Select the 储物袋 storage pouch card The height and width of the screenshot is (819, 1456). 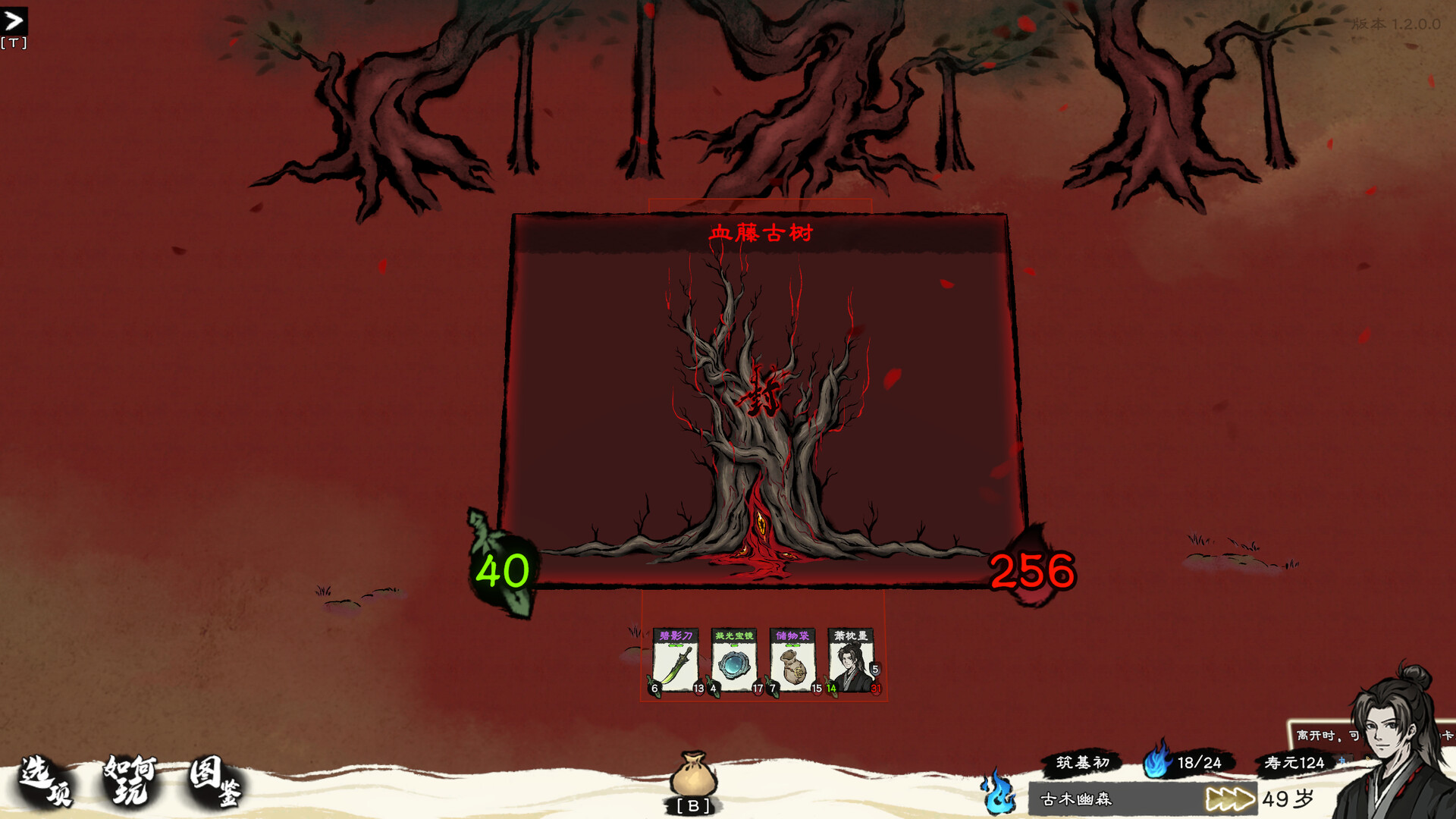(x=792, y=661)
